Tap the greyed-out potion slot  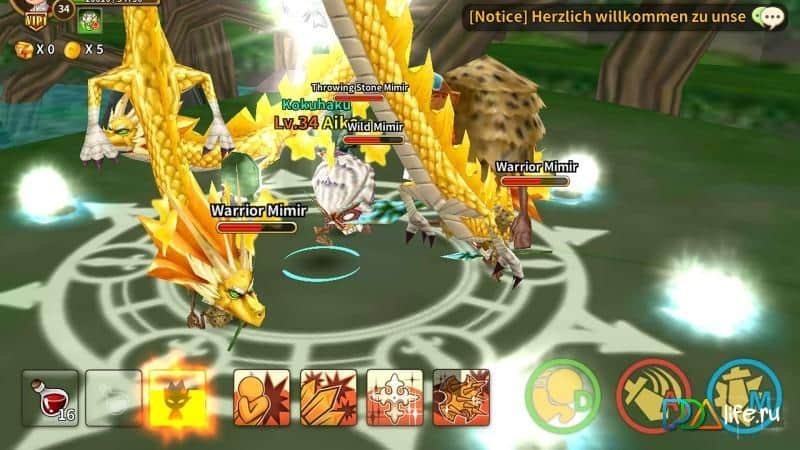pos(113,397)
